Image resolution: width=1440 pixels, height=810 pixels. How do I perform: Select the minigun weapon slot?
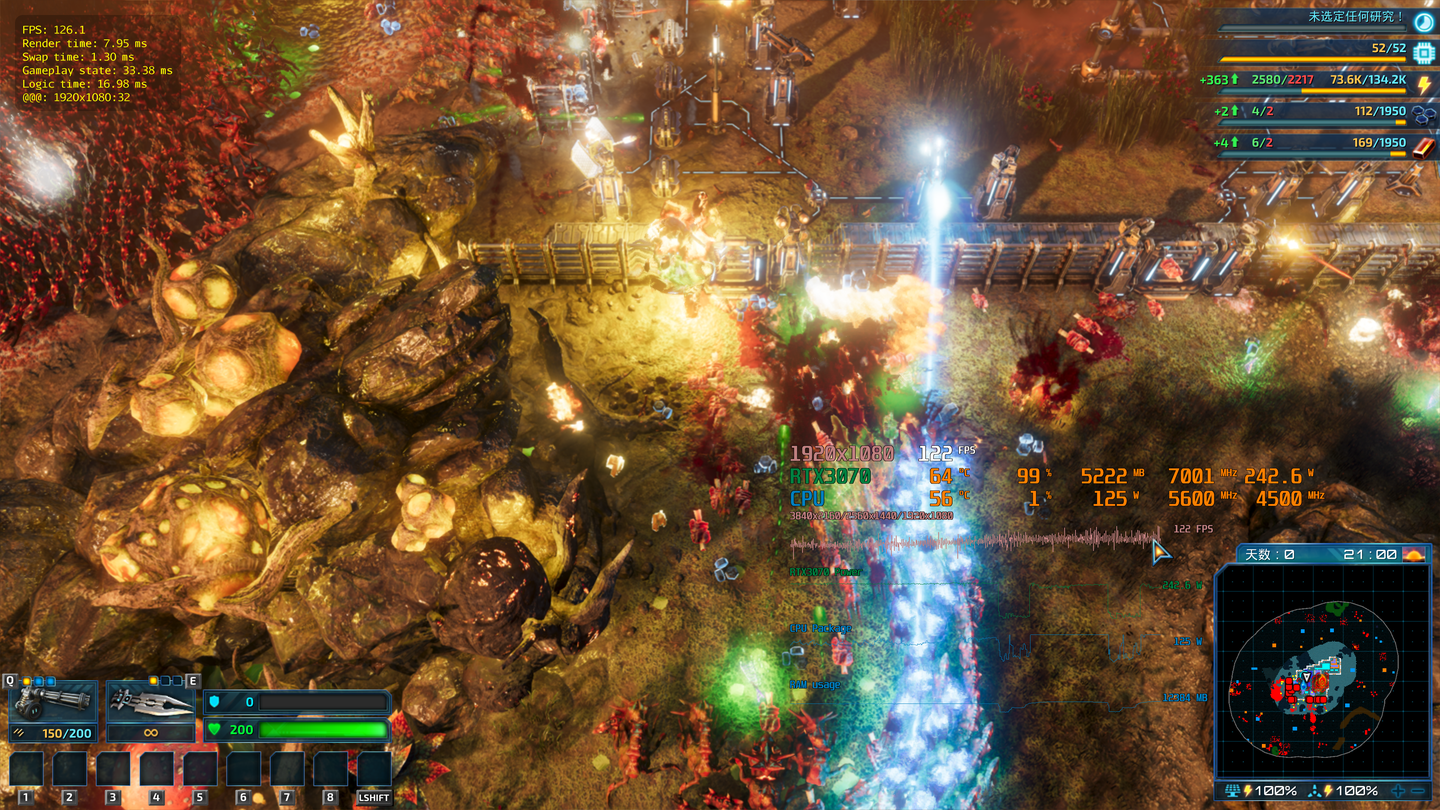(53, 702)
